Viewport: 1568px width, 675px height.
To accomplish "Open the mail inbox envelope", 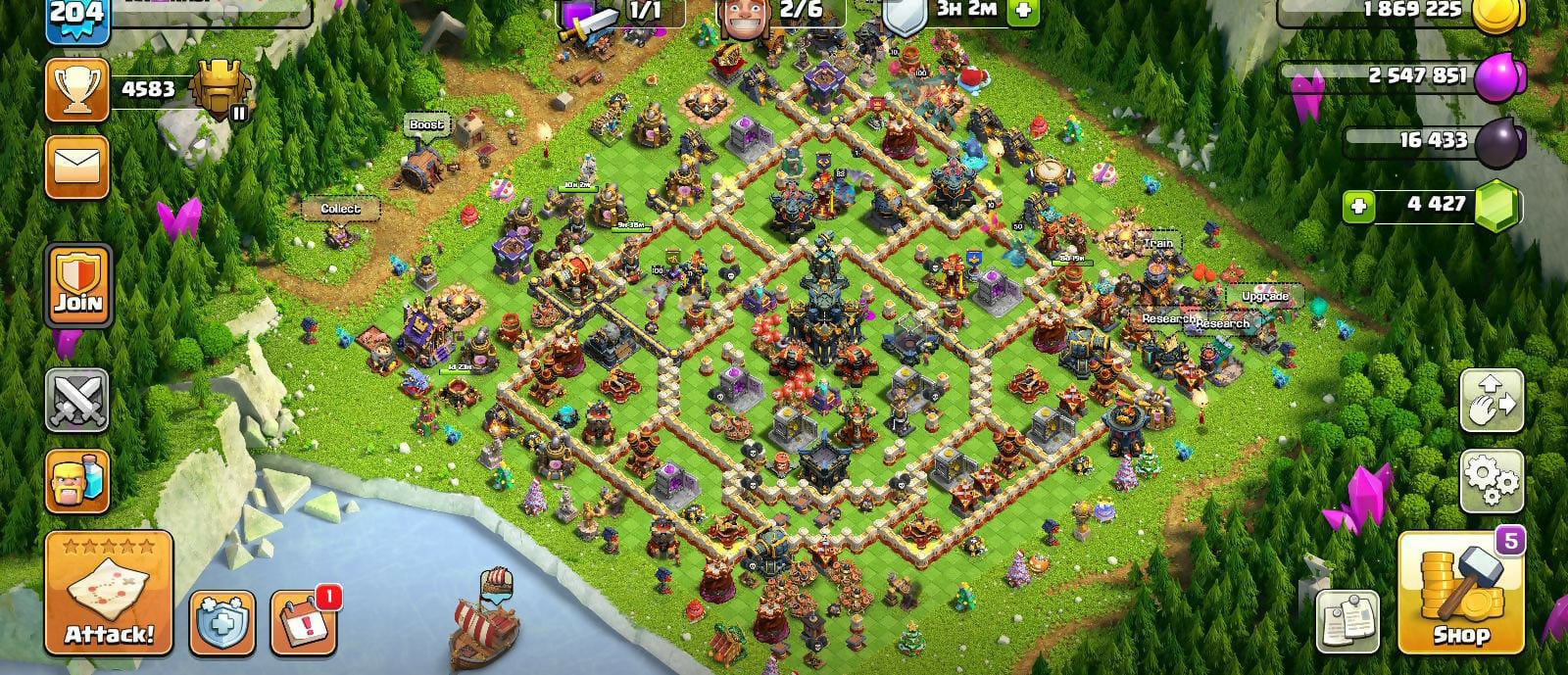I will click(x=77, y=168).
